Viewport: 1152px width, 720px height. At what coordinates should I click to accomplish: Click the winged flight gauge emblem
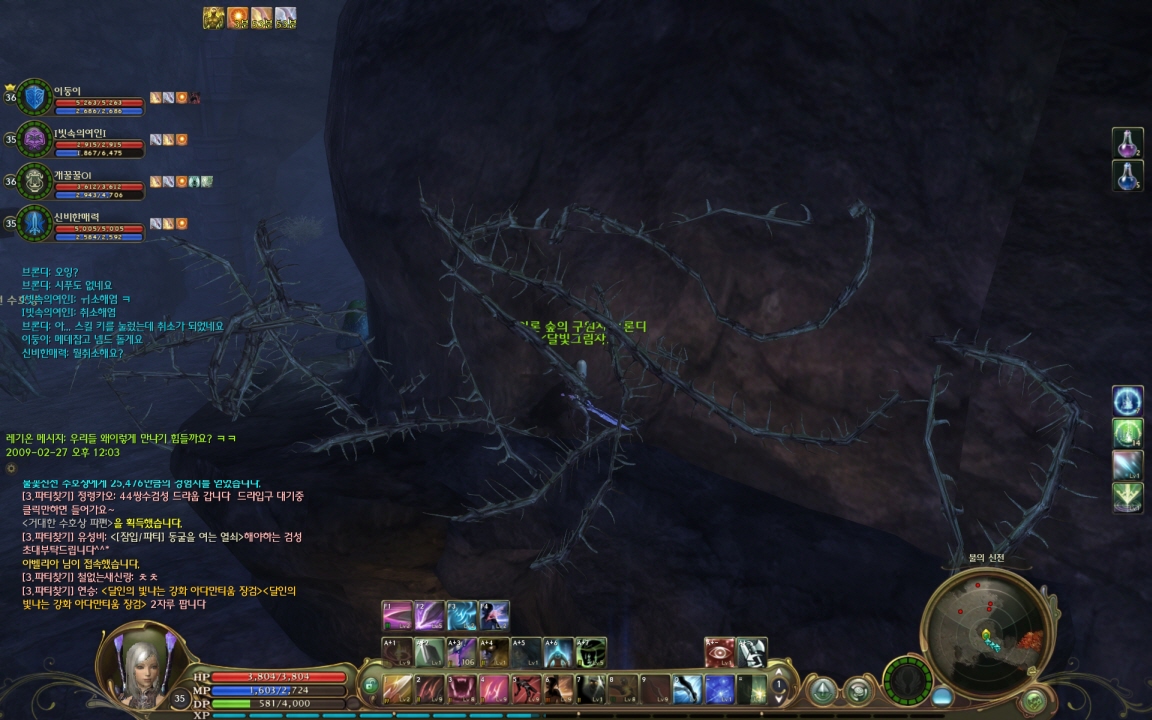pyautogui.click(x=908, y=680)
